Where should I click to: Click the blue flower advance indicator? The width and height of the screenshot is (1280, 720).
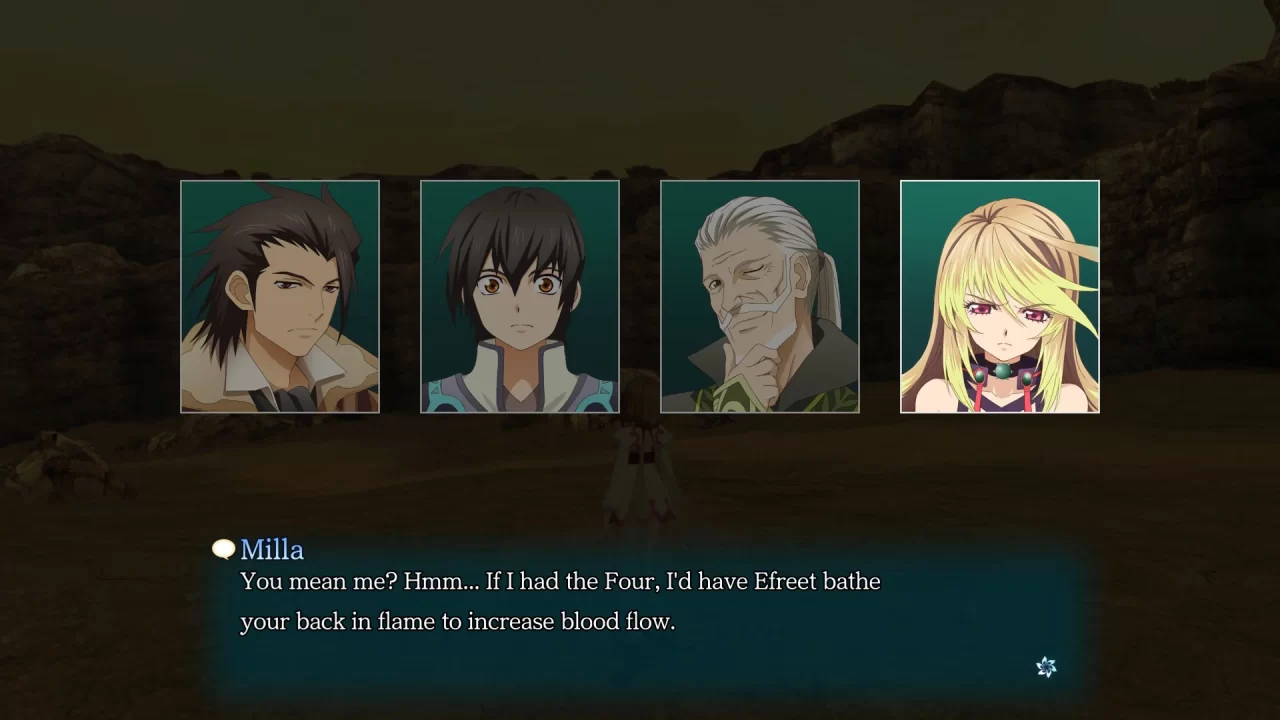[1045, 667]
